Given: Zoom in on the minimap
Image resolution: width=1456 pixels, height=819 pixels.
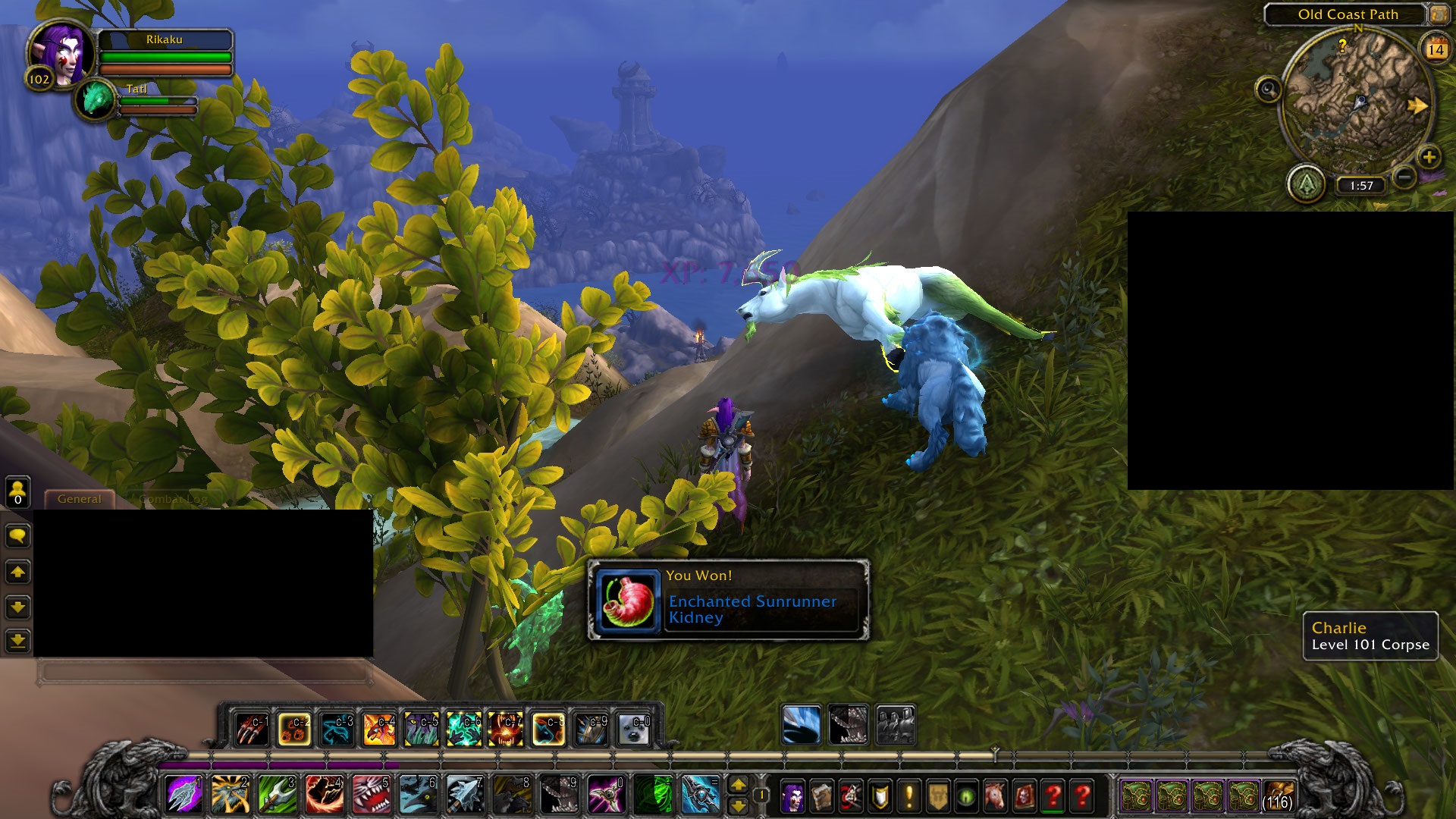Looking at the screenshot, I should click(x=1429, y=157).
